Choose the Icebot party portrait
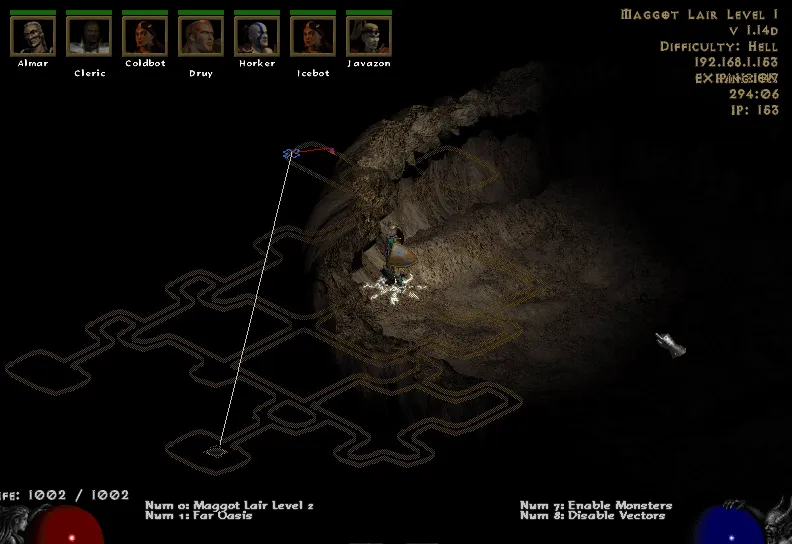Screen dimensions: 792x544 (313, 36)
